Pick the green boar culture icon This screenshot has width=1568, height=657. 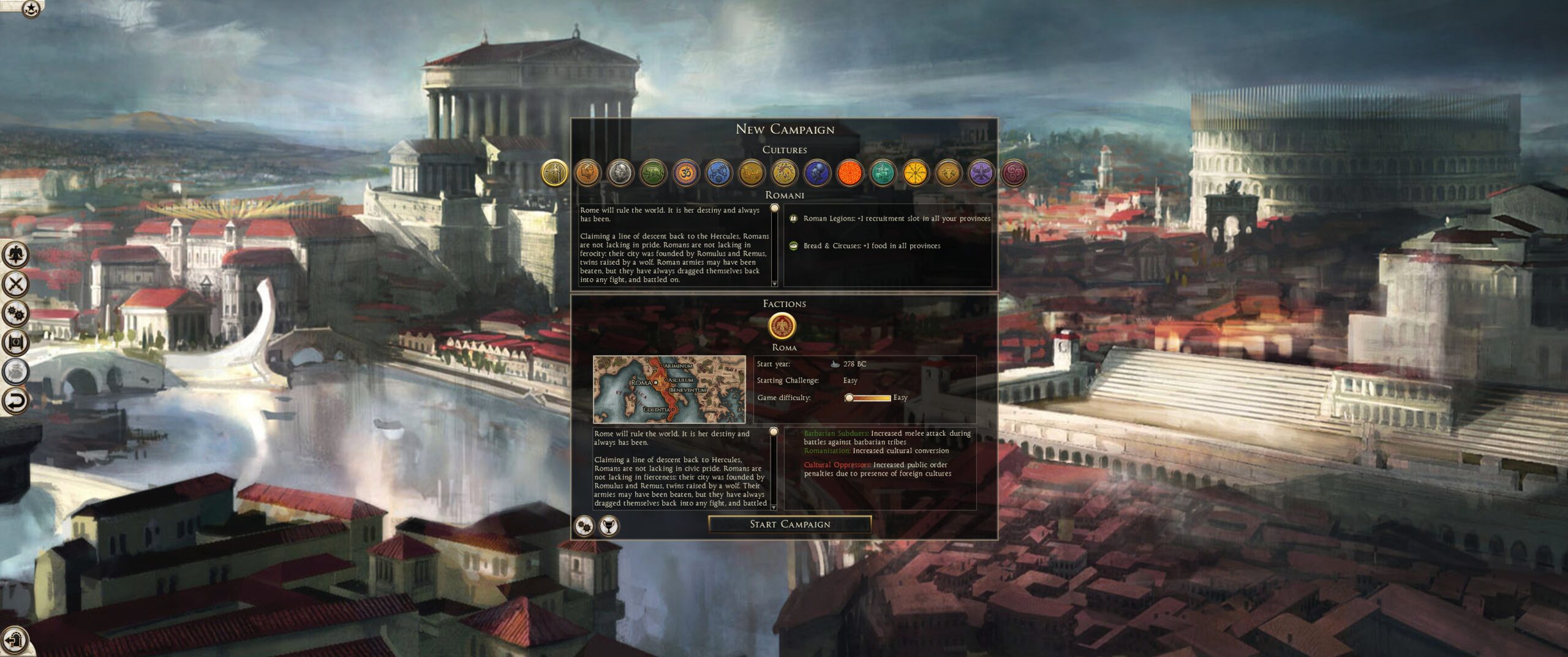point(653,173)
